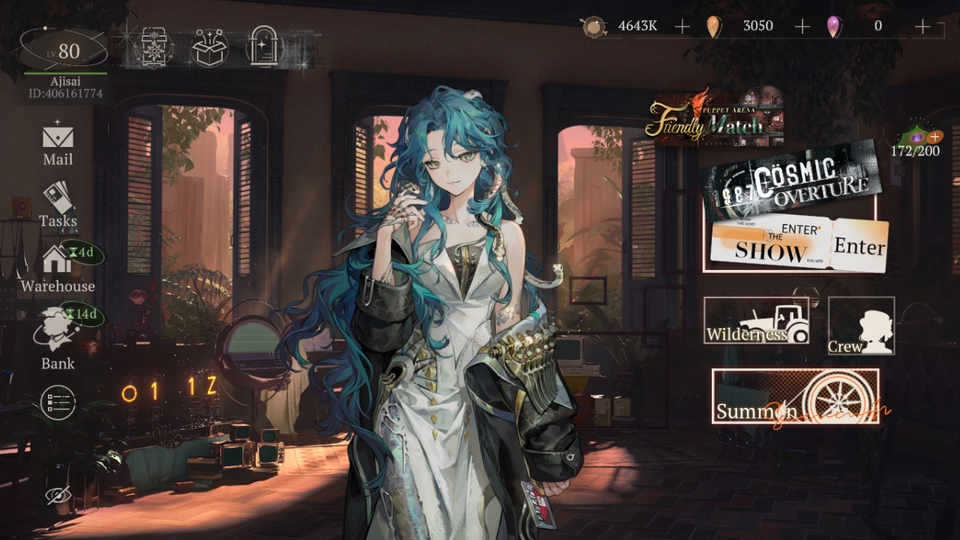Open the Warehouse
This screenshot has height=540, width=960.
click(x=58, y=268)
